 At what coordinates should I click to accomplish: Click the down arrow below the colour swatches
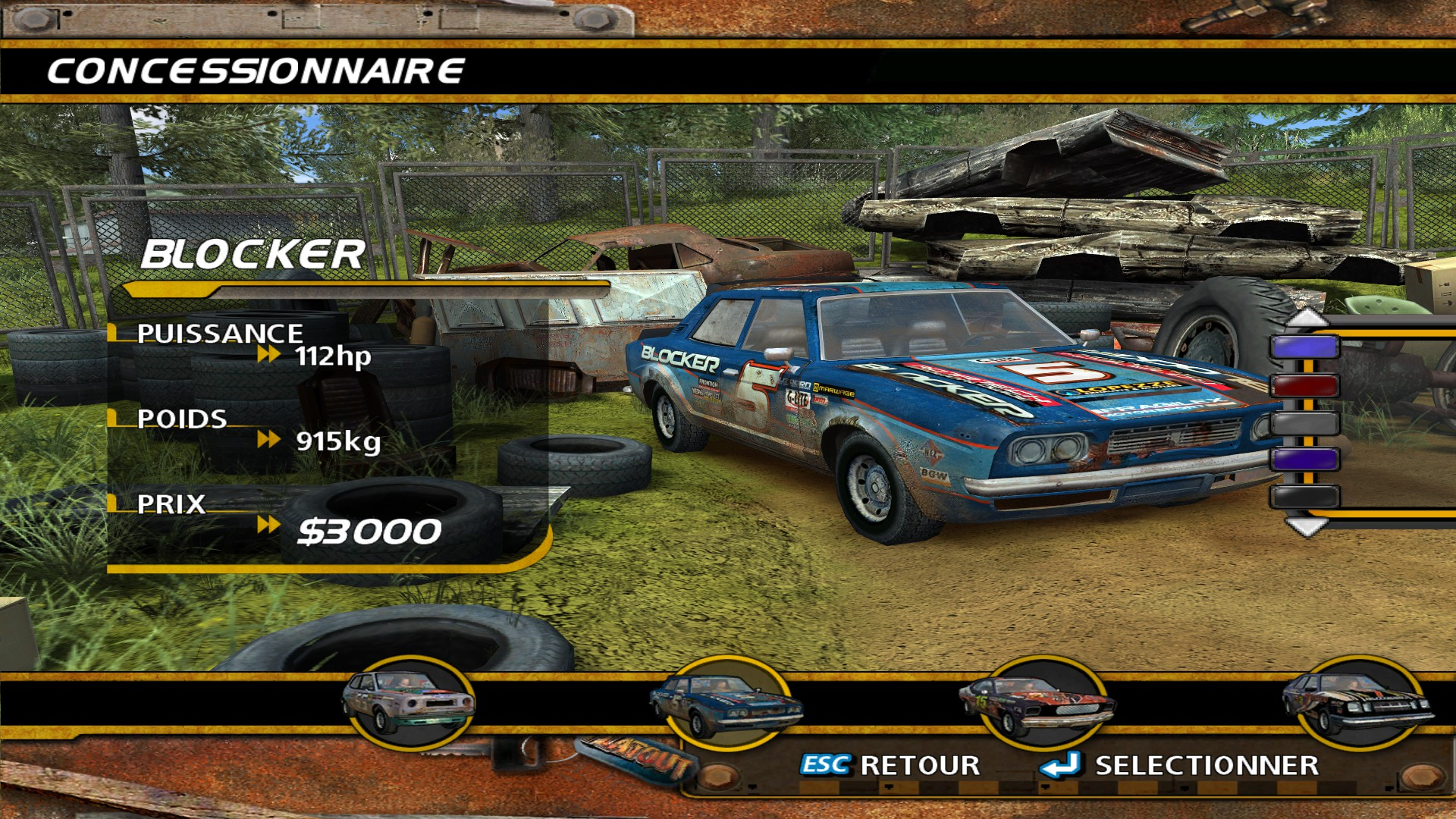(1307, 526)
